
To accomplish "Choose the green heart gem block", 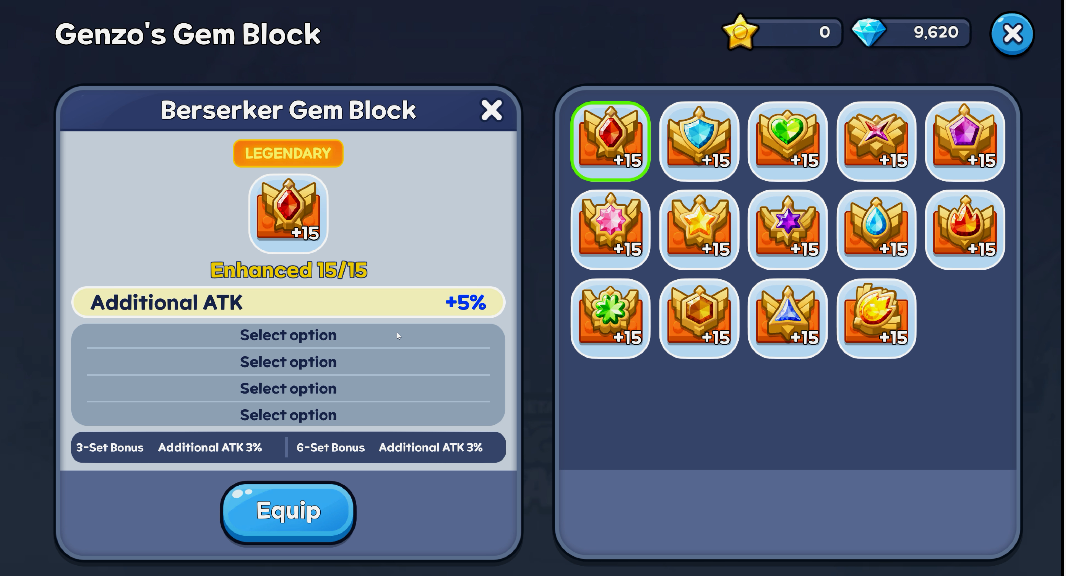I will point(788,141).
